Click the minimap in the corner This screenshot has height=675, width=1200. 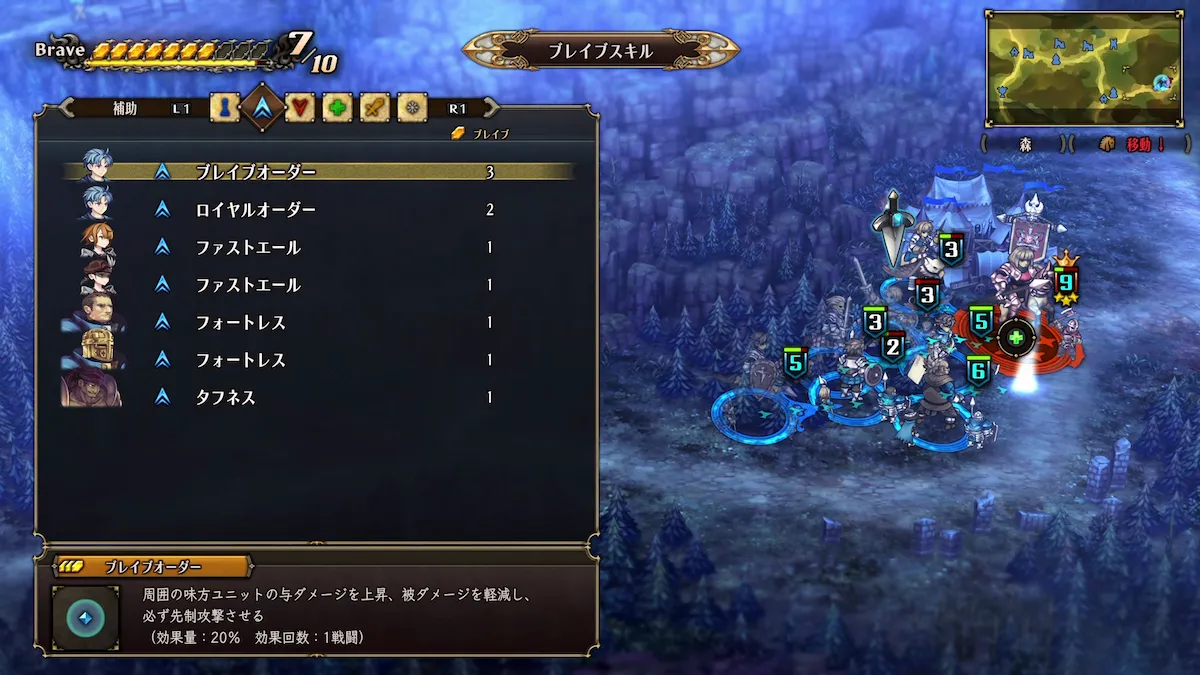(x=1084, y=68)
